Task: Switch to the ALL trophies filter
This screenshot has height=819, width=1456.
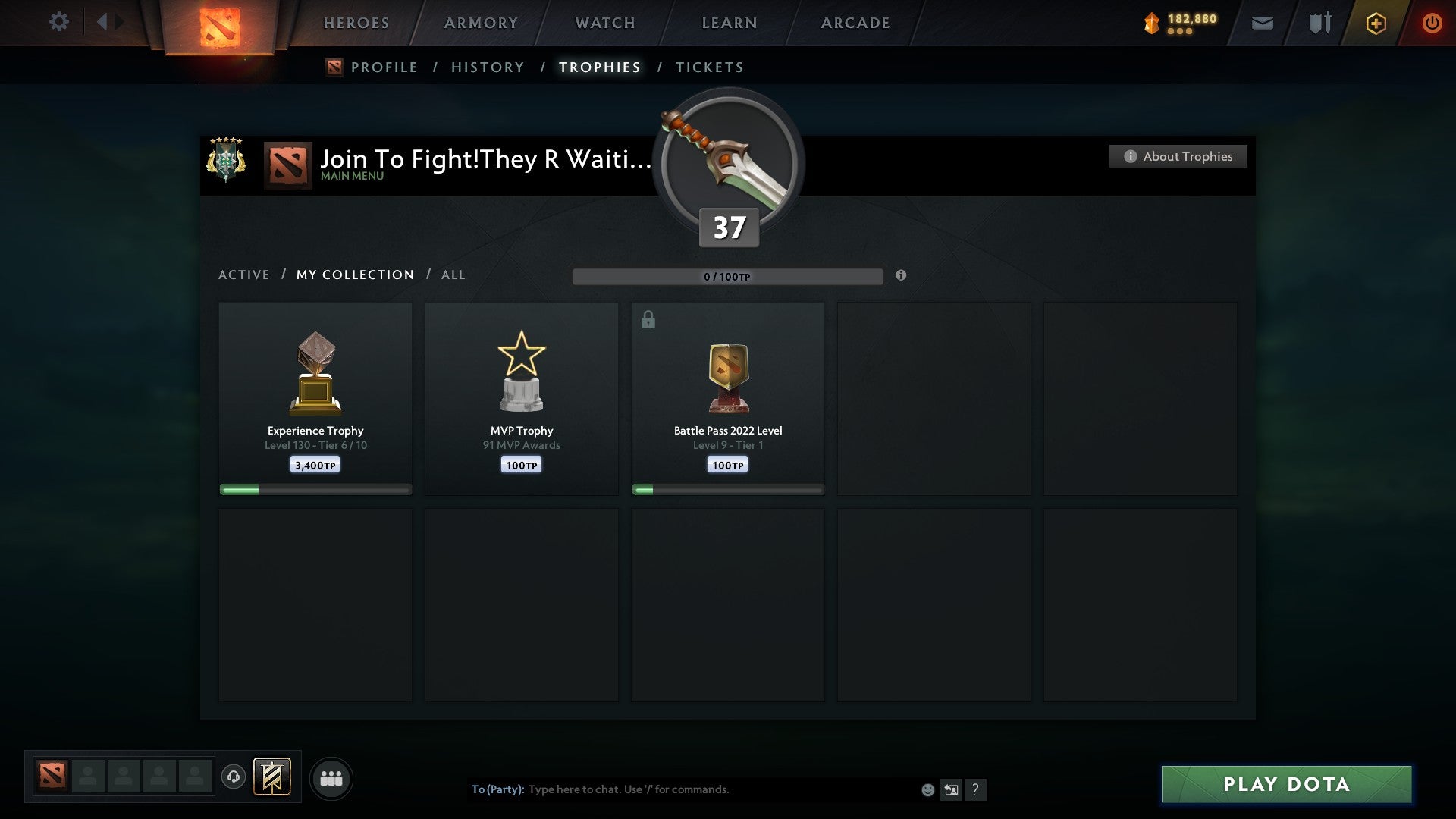Action: coord(453,275)
